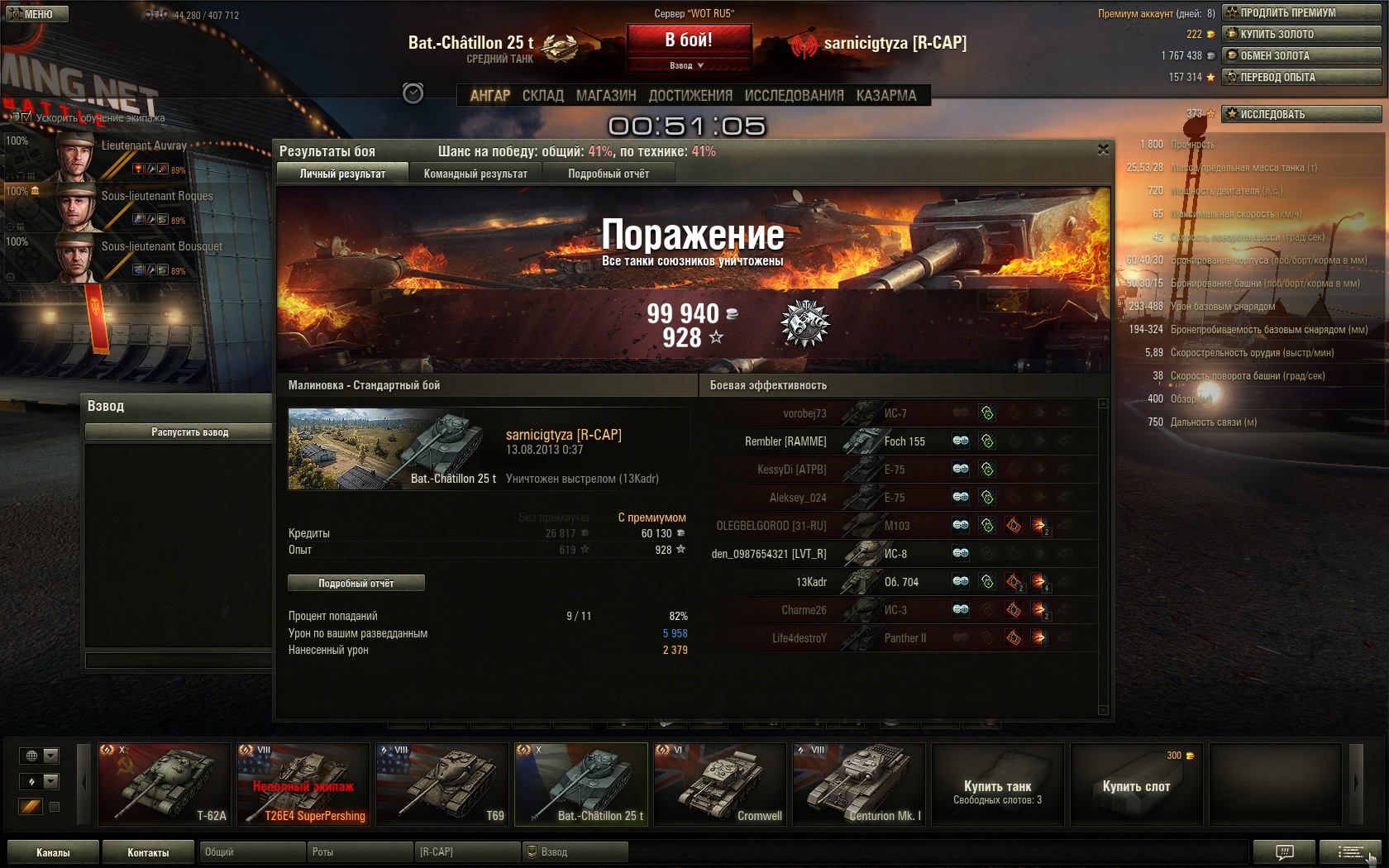Open the Контакты list
Screen dimensions: 1389x868
coord(148,852)
